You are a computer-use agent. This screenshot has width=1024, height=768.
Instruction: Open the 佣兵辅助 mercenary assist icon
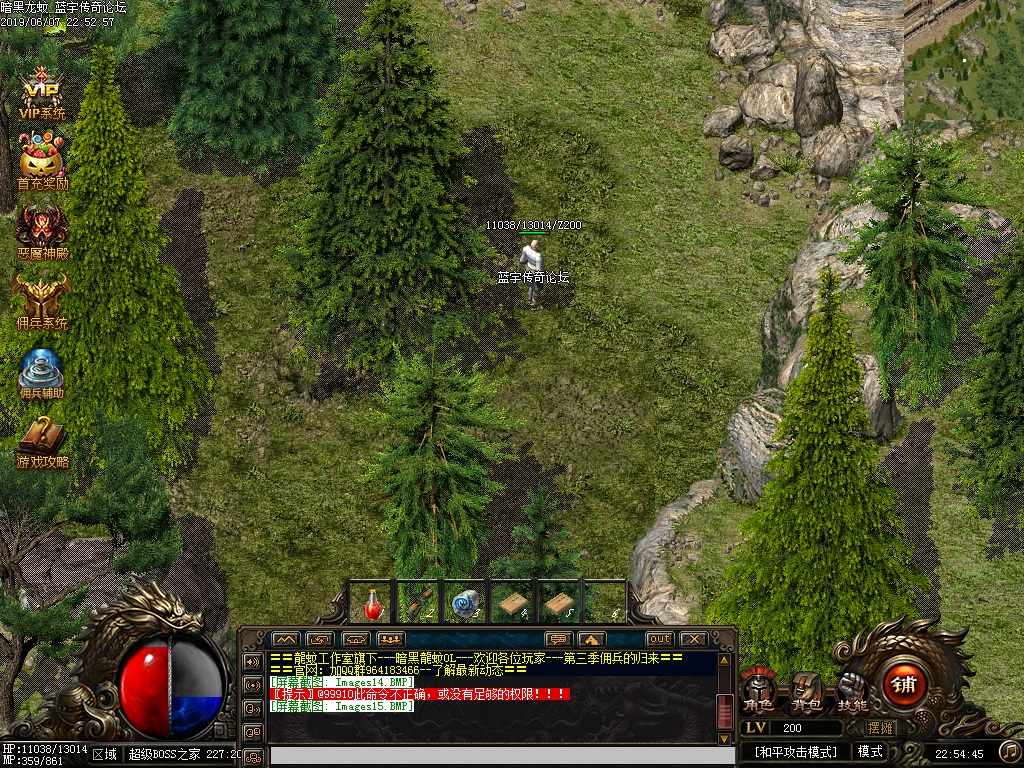coord(42,371)
